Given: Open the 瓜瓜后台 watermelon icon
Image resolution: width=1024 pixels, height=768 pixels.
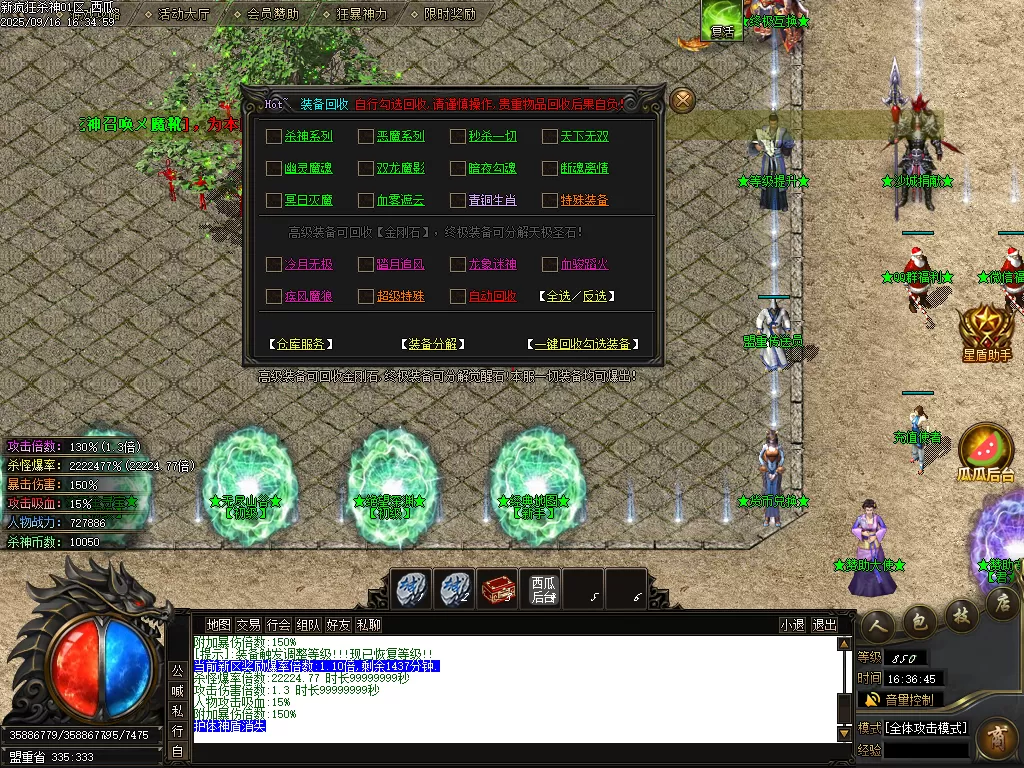Looking at the screenshot, I should coord(985,452).
